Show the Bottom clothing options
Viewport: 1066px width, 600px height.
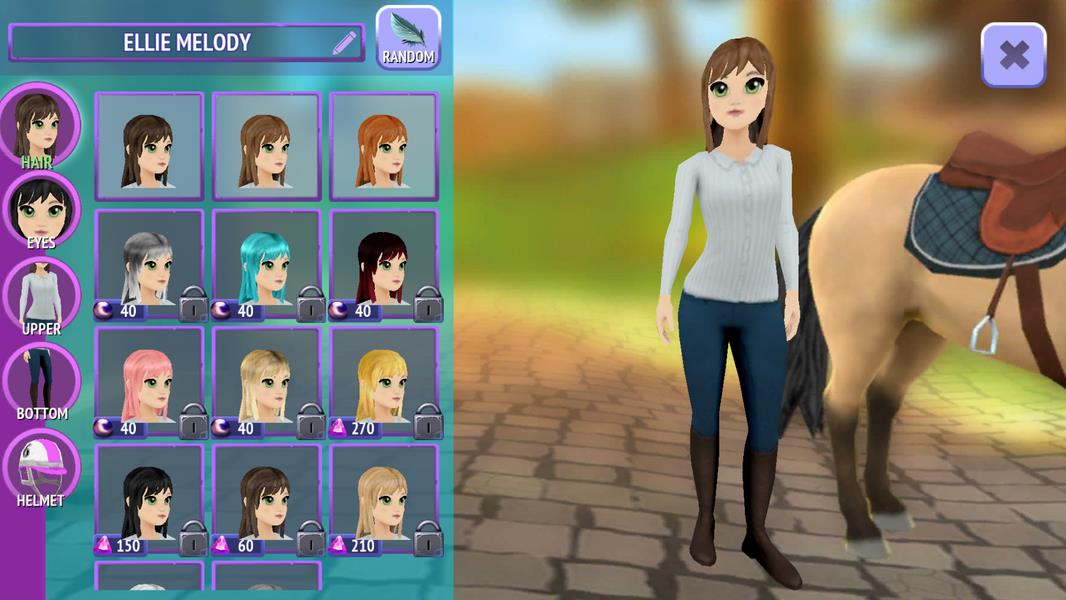[41, 380]
